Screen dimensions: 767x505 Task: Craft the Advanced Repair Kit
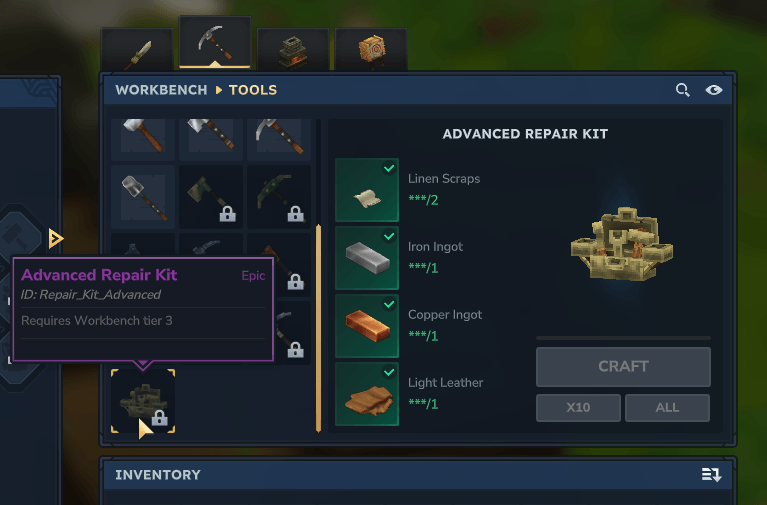(623, 367)
